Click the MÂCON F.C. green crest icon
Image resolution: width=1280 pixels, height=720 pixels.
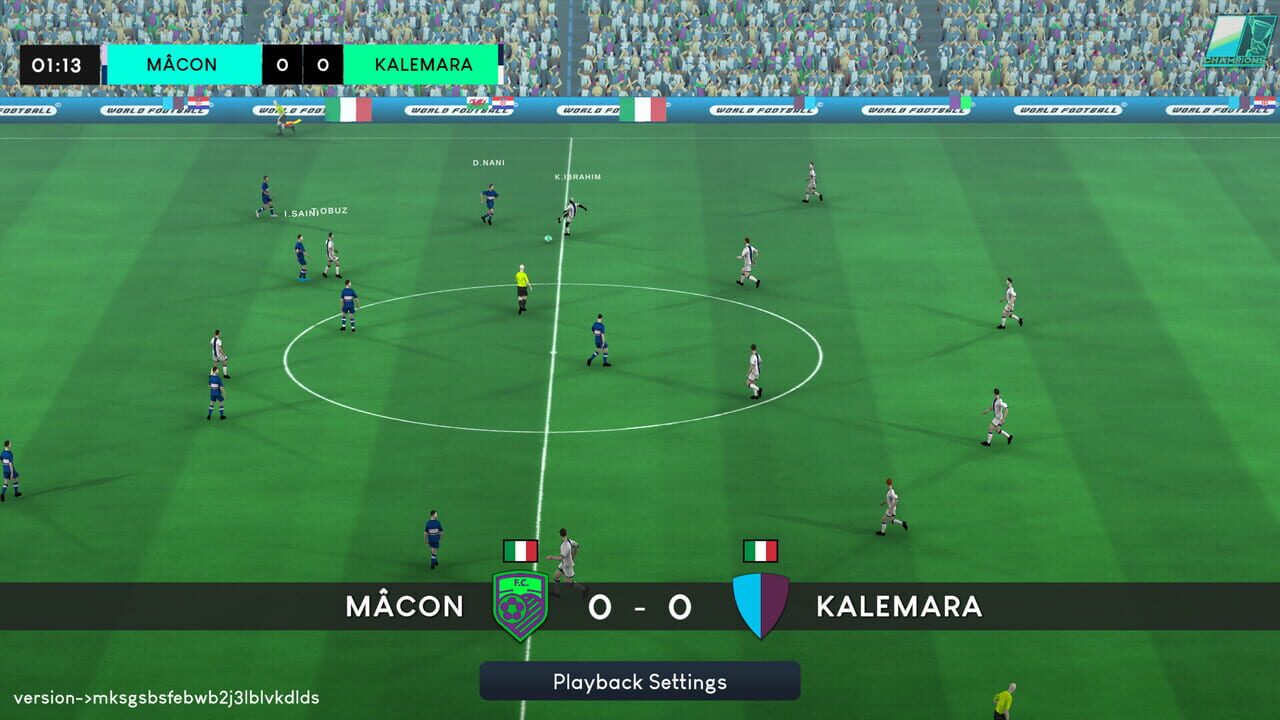[x=519, y=602]
